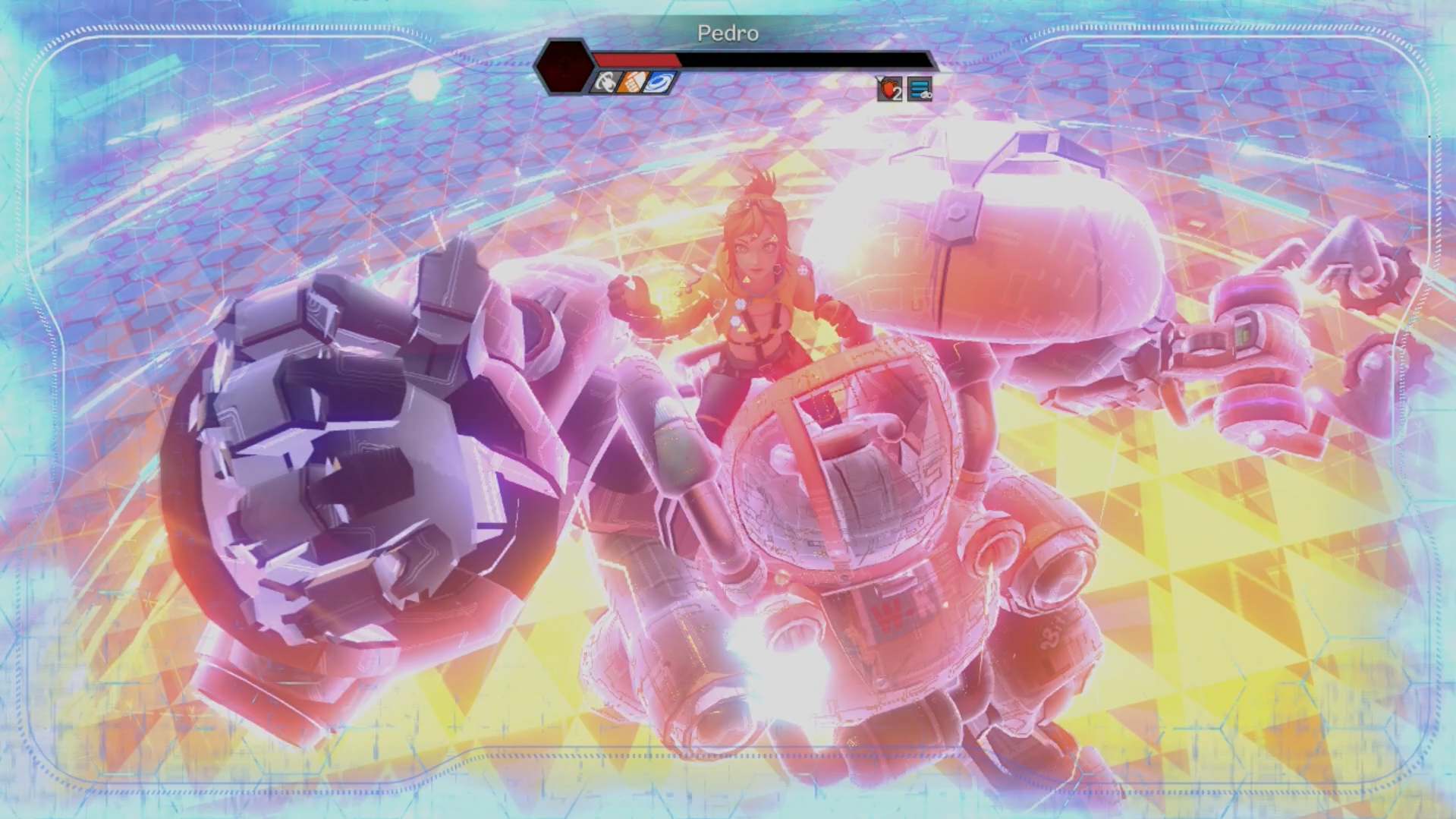Inspect the blue vortex affinity icon
1456x819 pixels.
(659, 82)
